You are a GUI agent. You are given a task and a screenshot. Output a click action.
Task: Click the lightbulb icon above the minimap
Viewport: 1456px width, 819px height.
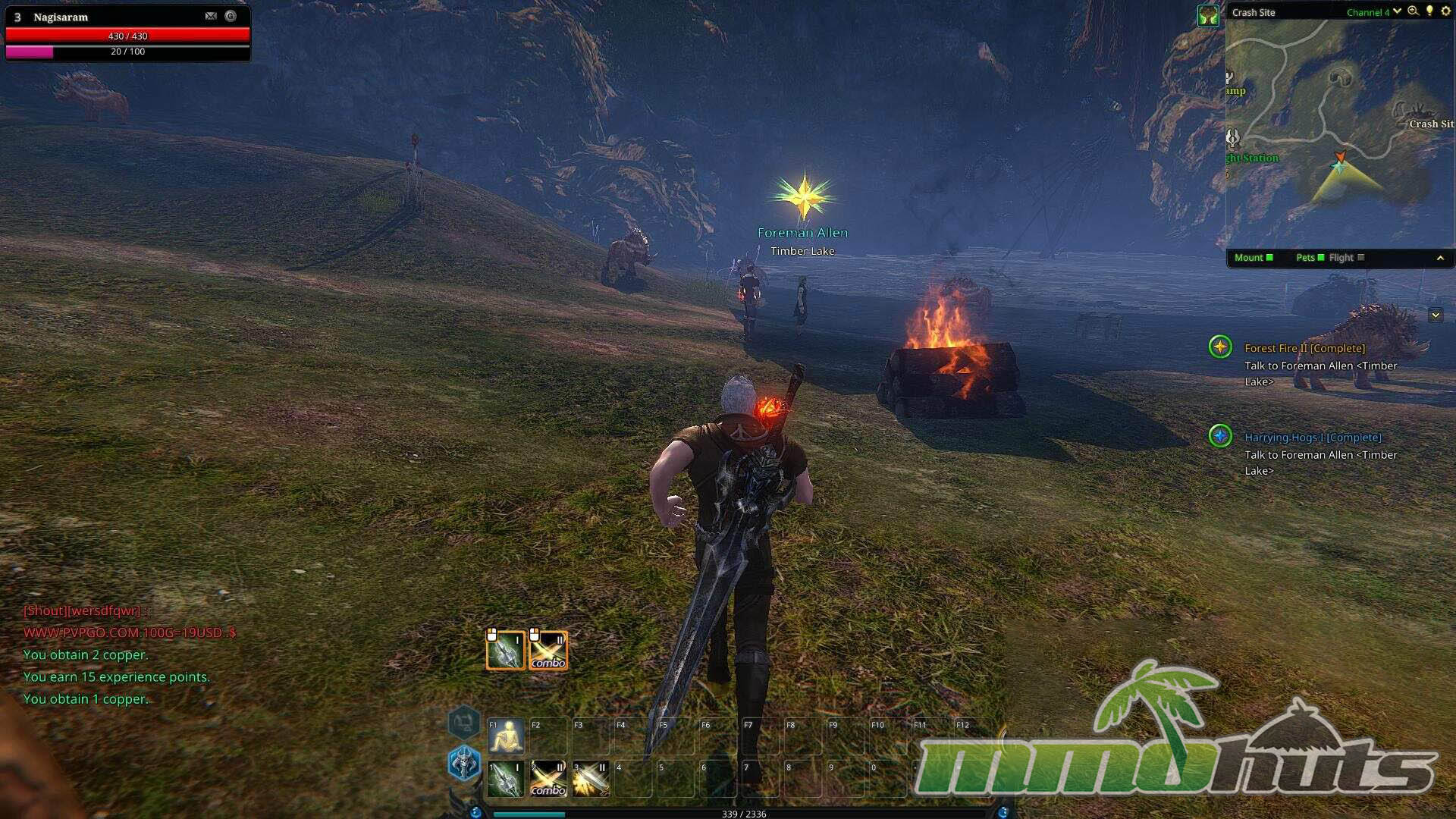point(1429,11)
